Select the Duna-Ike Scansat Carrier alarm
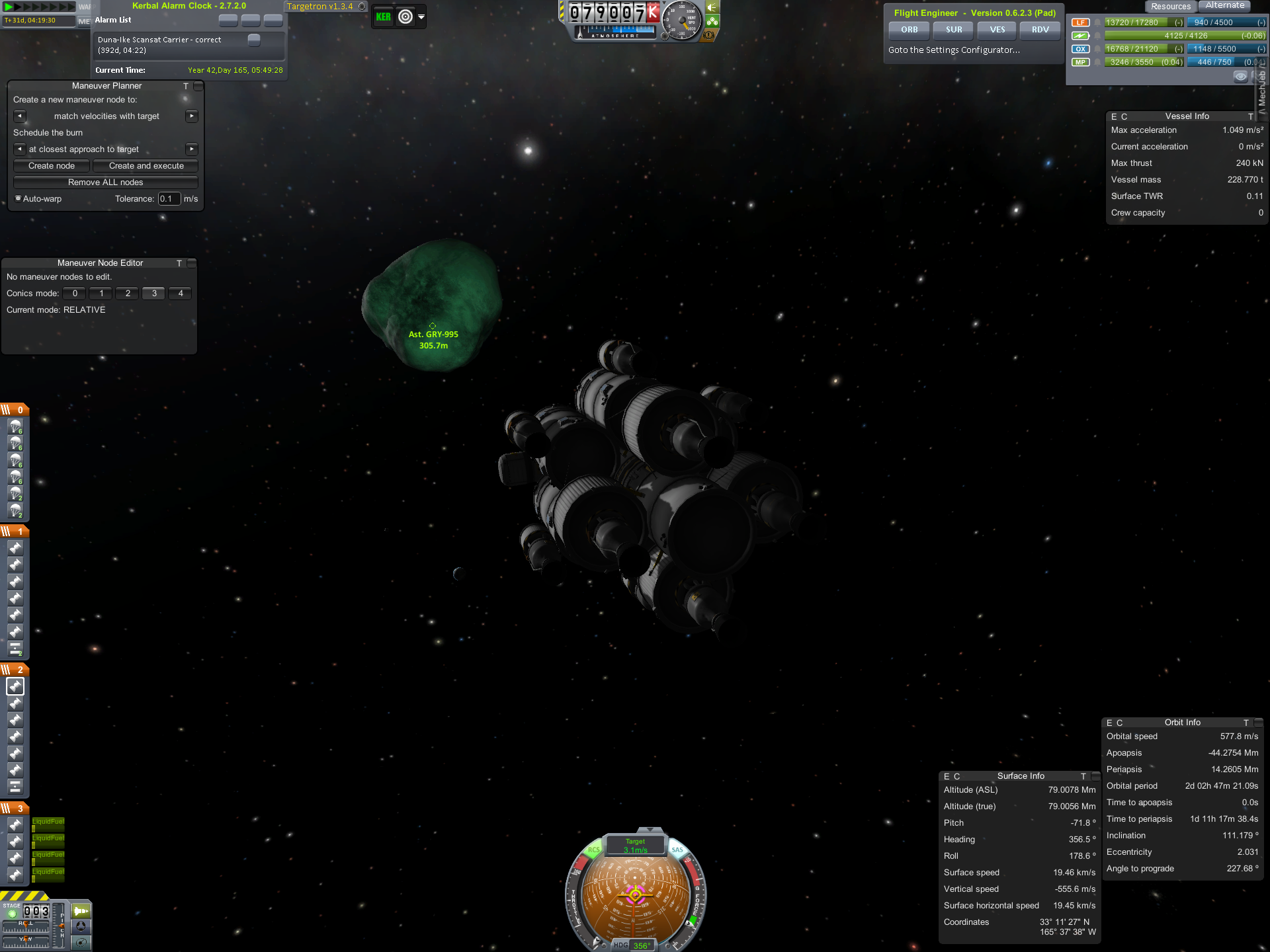 (x=159, y=45)
